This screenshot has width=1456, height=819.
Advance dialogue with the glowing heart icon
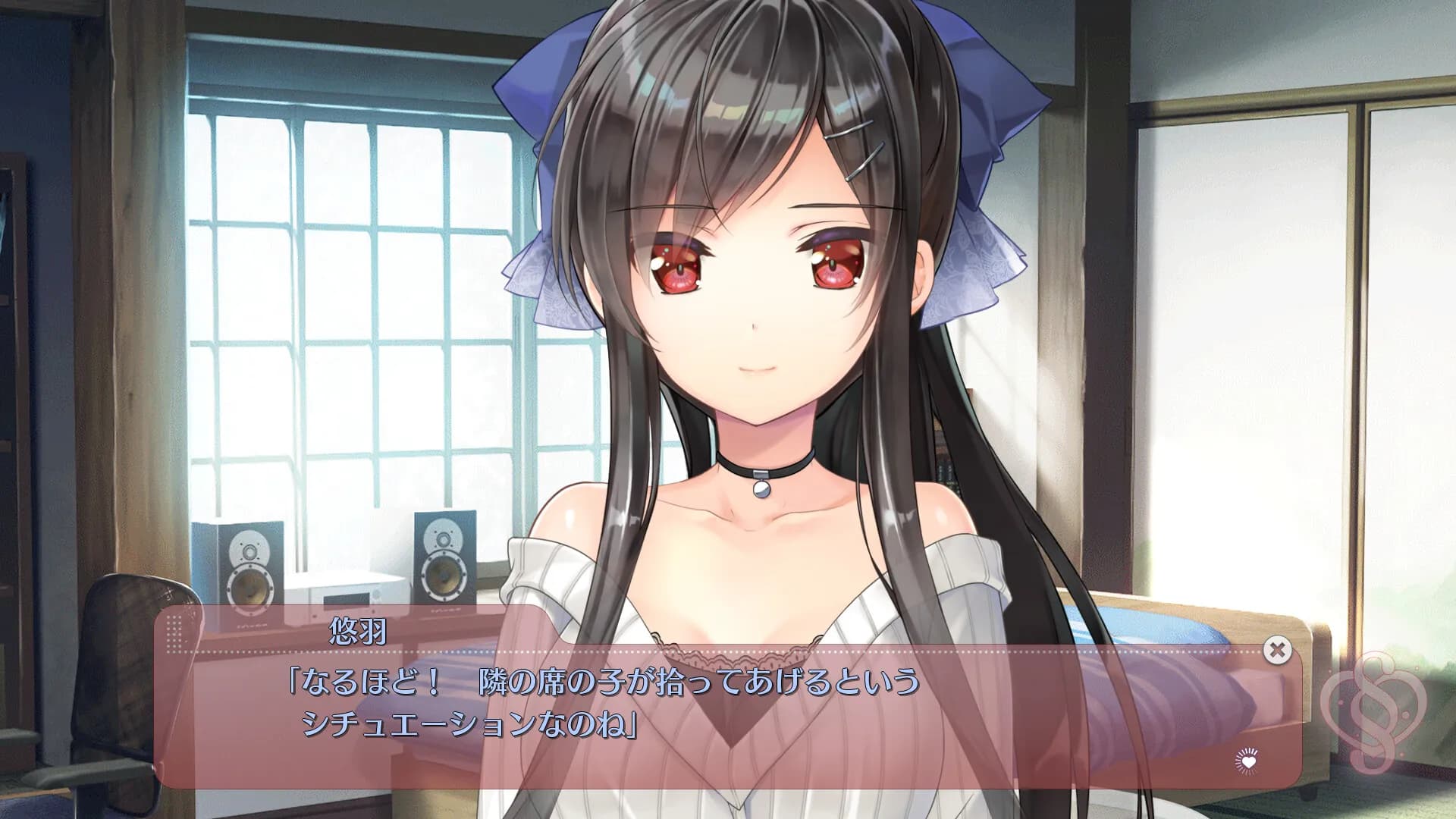point(1248,758)
